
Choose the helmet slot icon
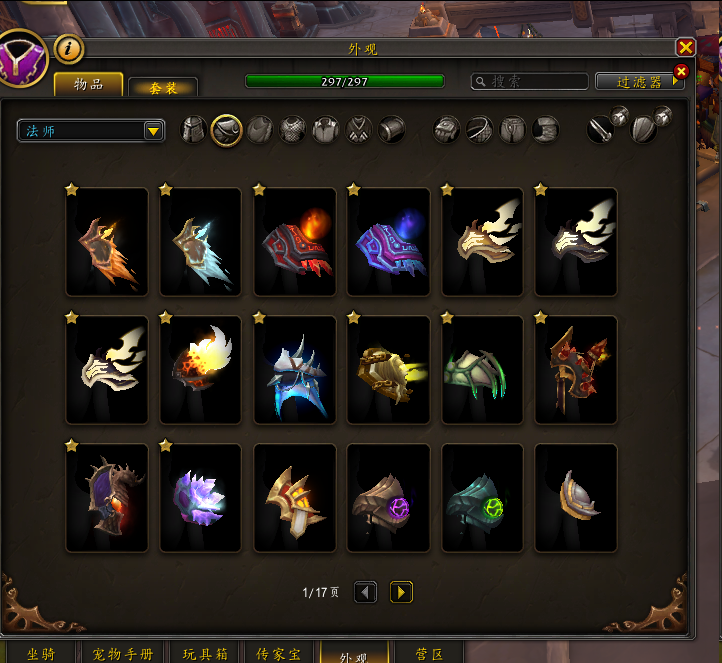(x=194, y=130)
